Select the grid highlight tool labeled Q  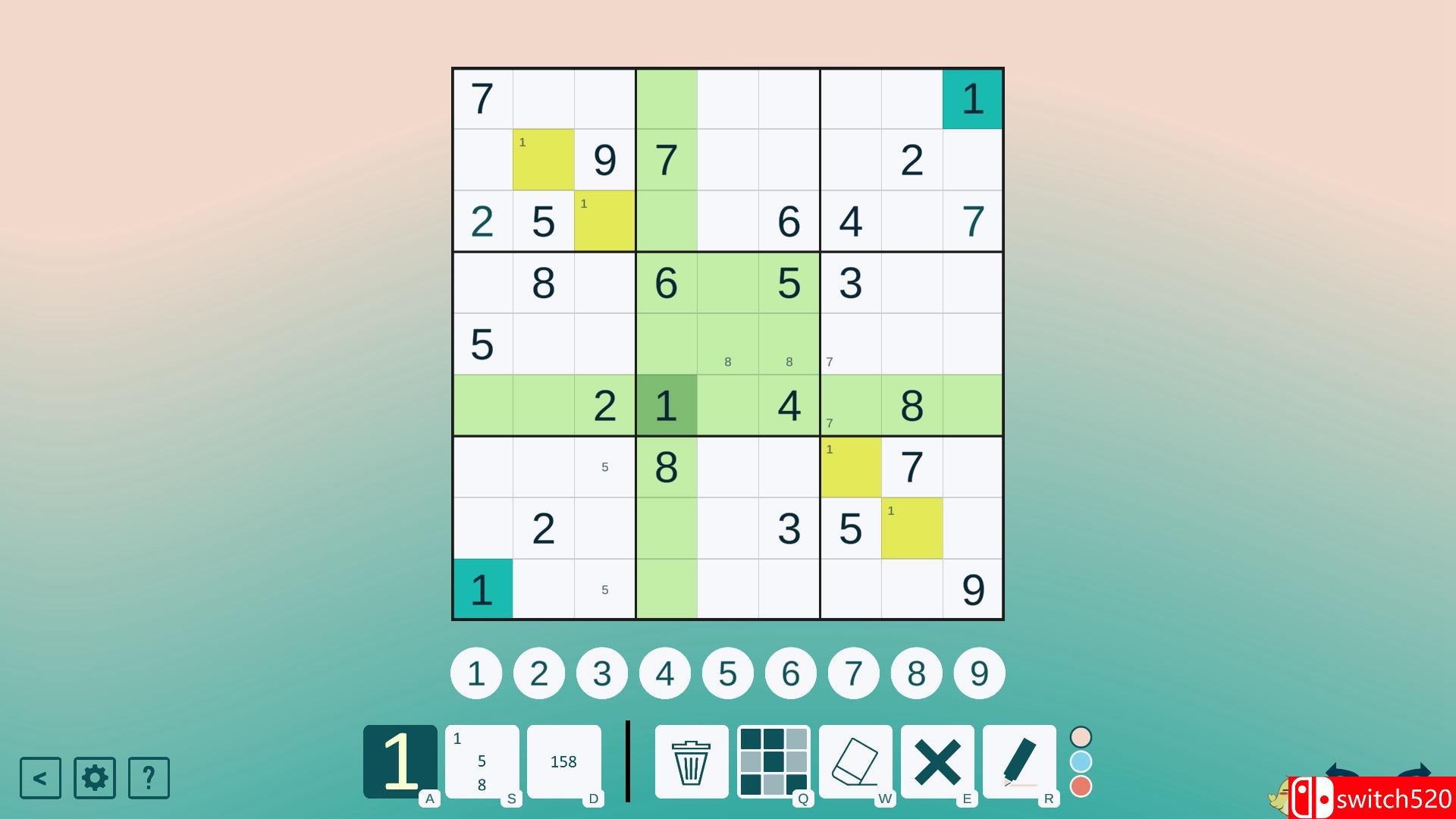(x=774, y=761)
